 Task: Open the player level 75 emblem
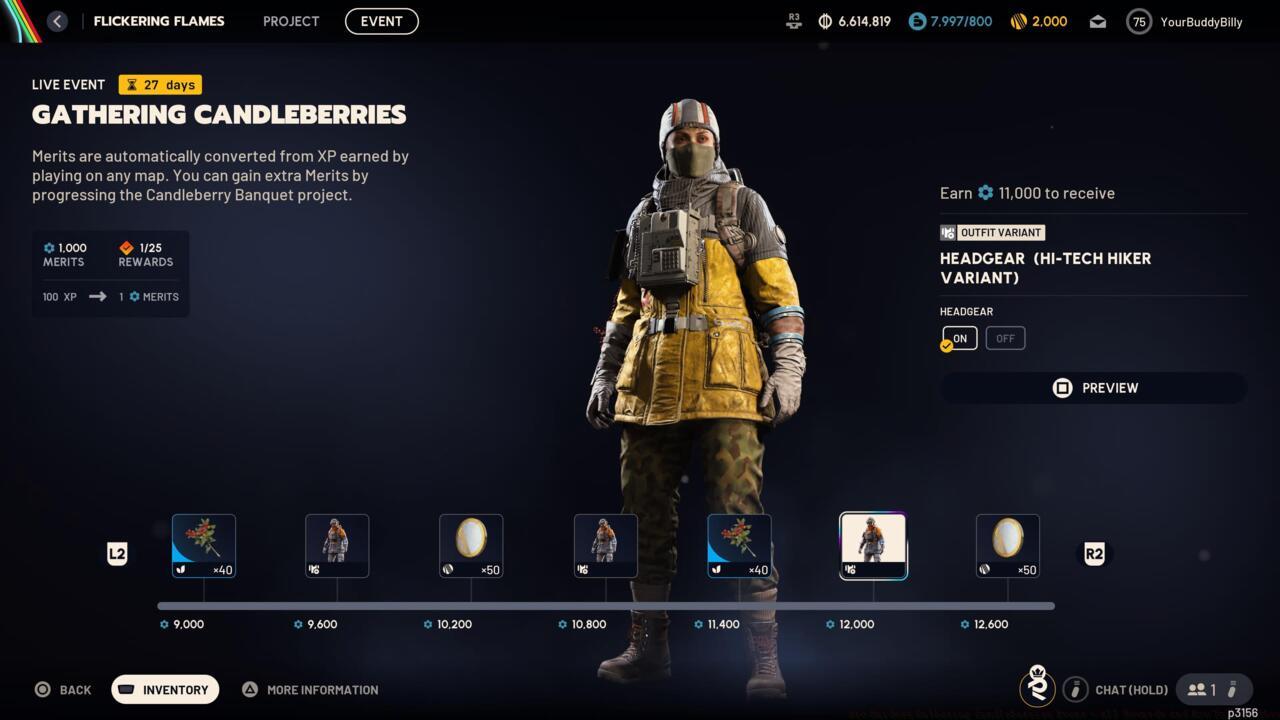point(1138,21)
